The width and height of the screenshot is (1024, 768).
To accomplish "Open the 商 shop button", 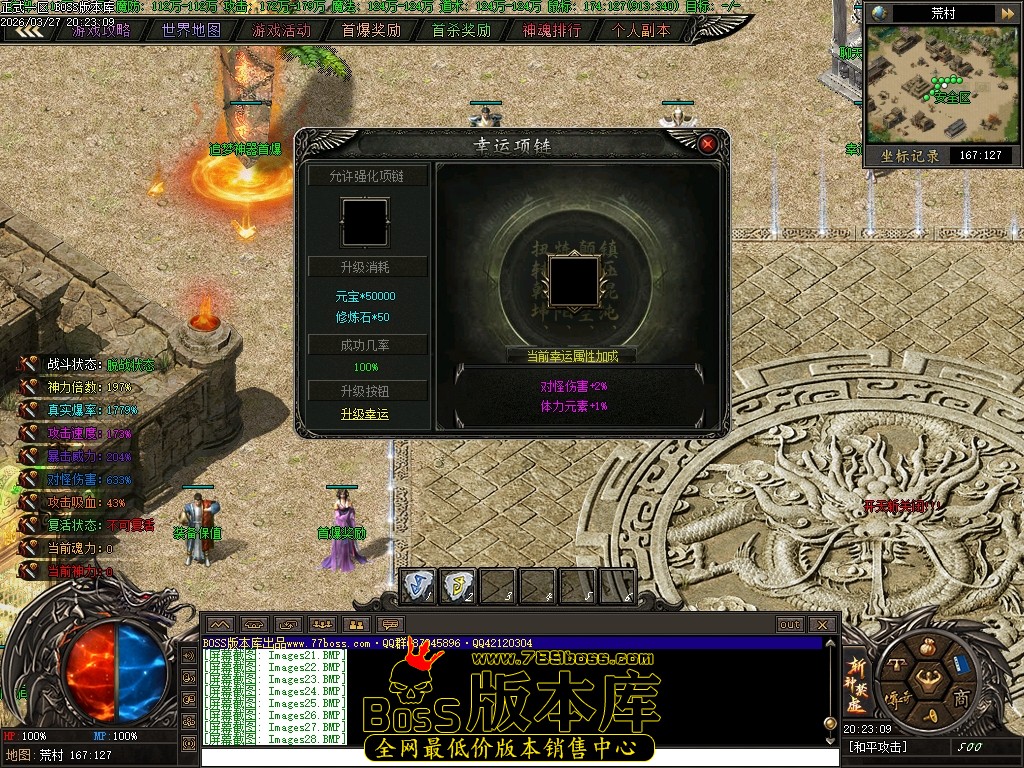I will click(961, 697).
